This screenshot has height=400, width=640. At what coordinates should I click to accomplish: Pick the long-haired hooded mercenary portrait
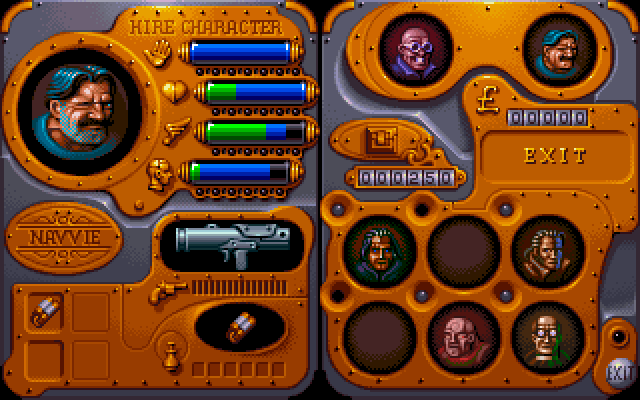click(x=379, y=250)
